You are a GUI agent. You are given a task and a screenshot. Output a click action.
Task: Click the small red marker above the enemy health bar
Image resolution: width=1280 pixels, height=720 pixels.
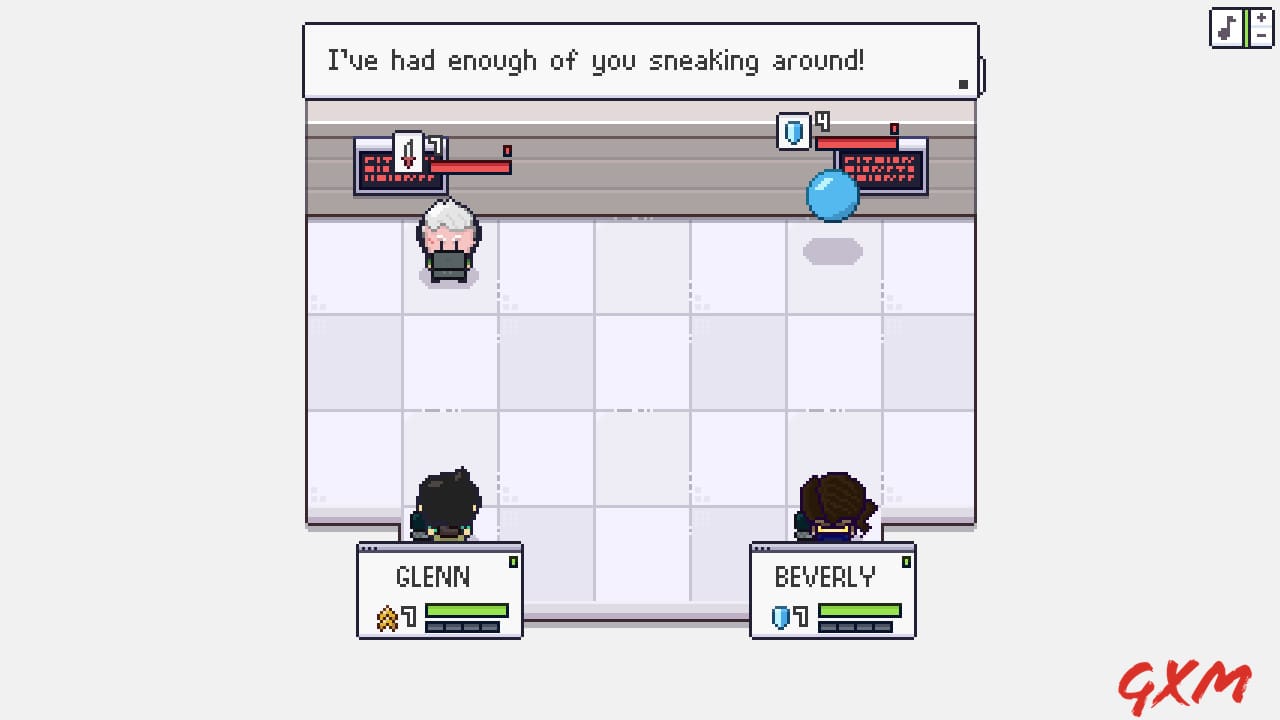click(x=893, y=128)
